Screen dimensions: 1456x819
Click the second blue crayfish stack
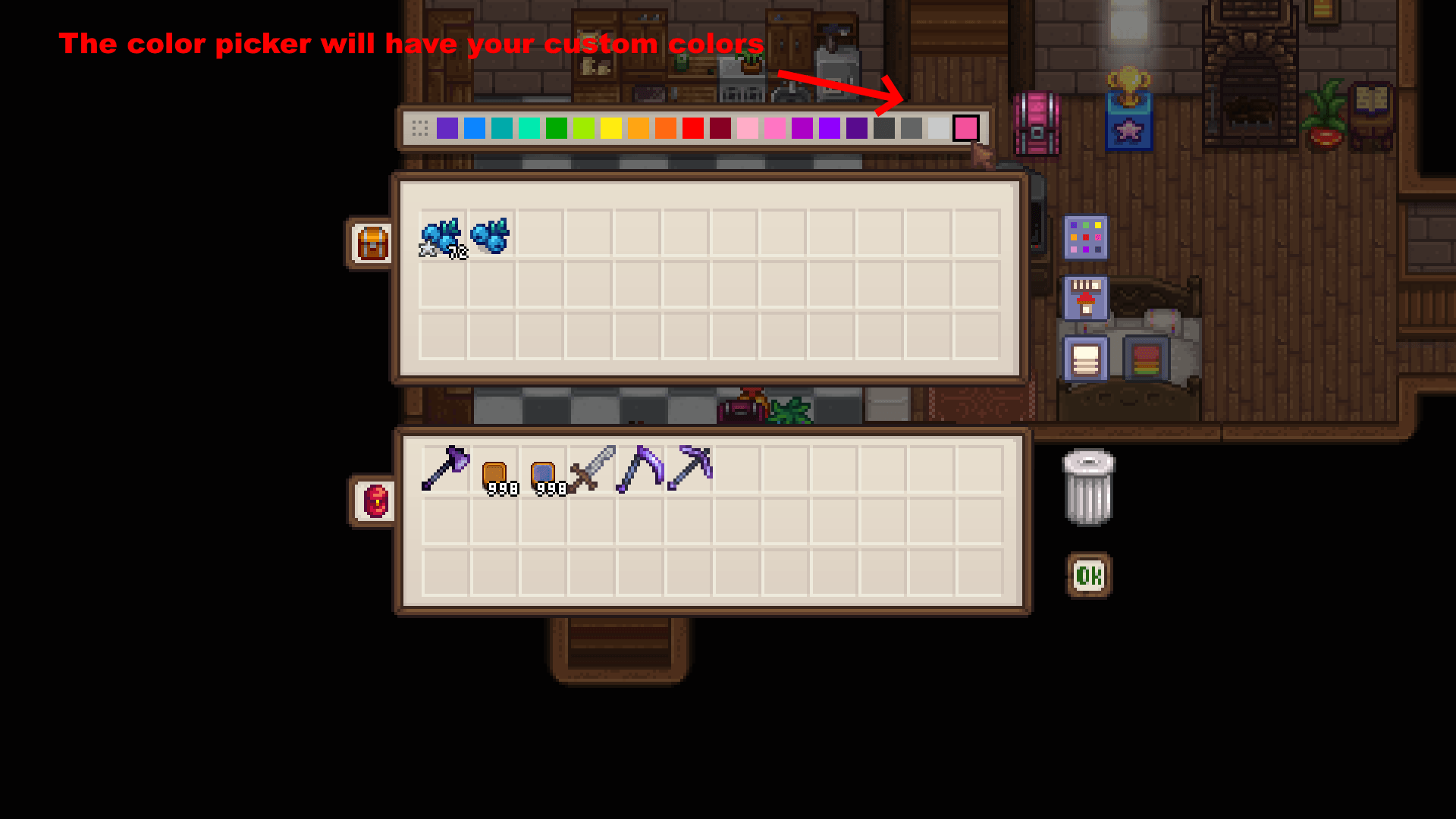491,237
